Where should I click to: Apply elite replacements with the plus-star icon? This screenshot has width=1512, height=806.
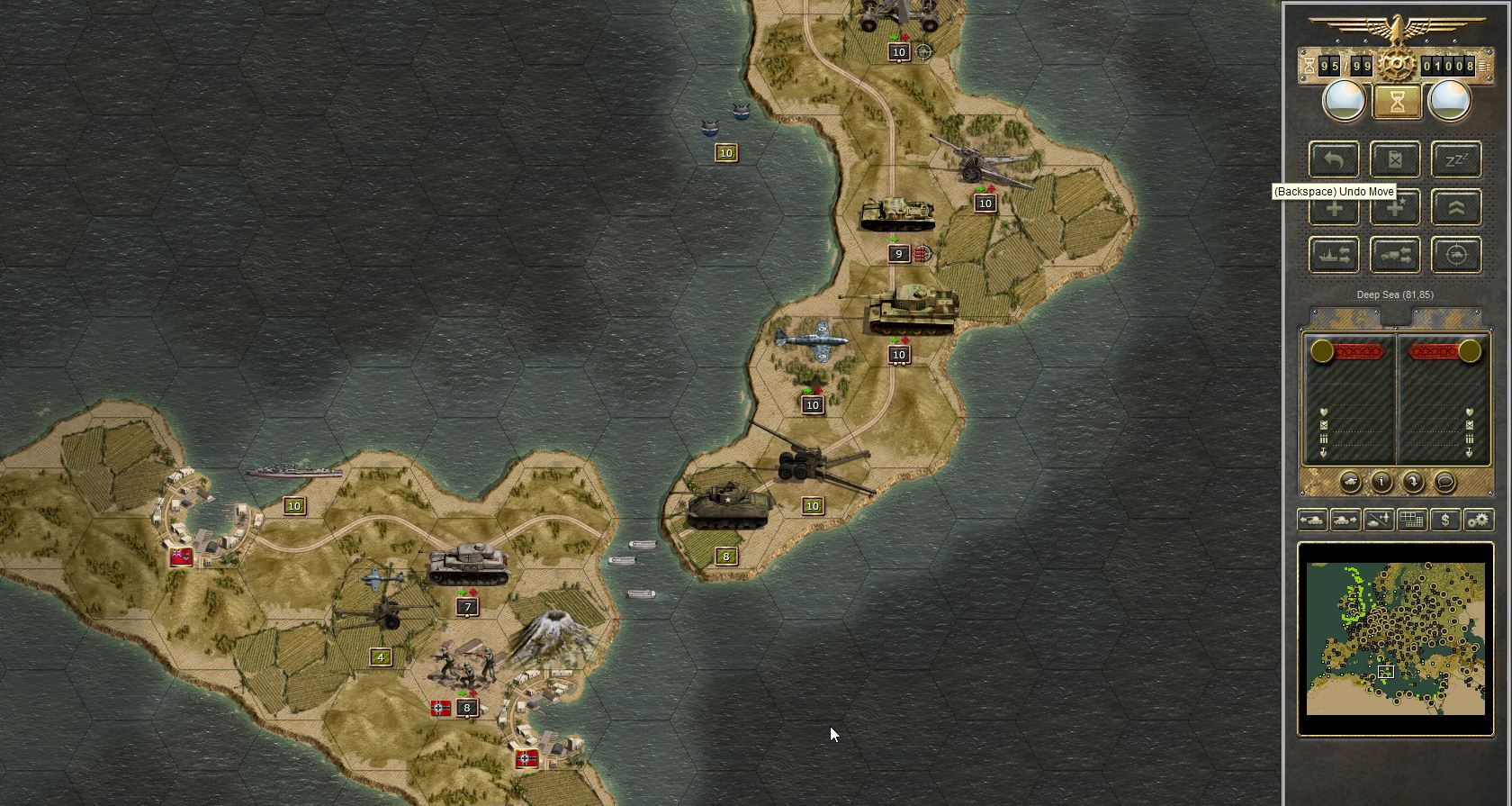1395,207
